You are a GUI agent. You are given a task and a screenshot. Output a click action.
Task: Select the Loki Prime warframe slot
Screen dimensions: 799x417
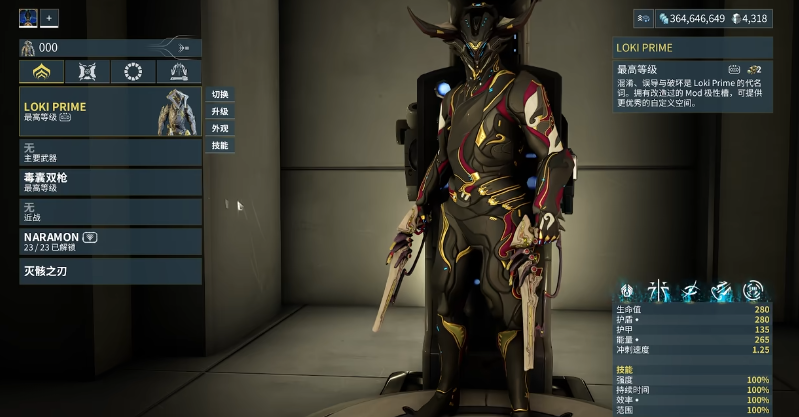(110, 111)
